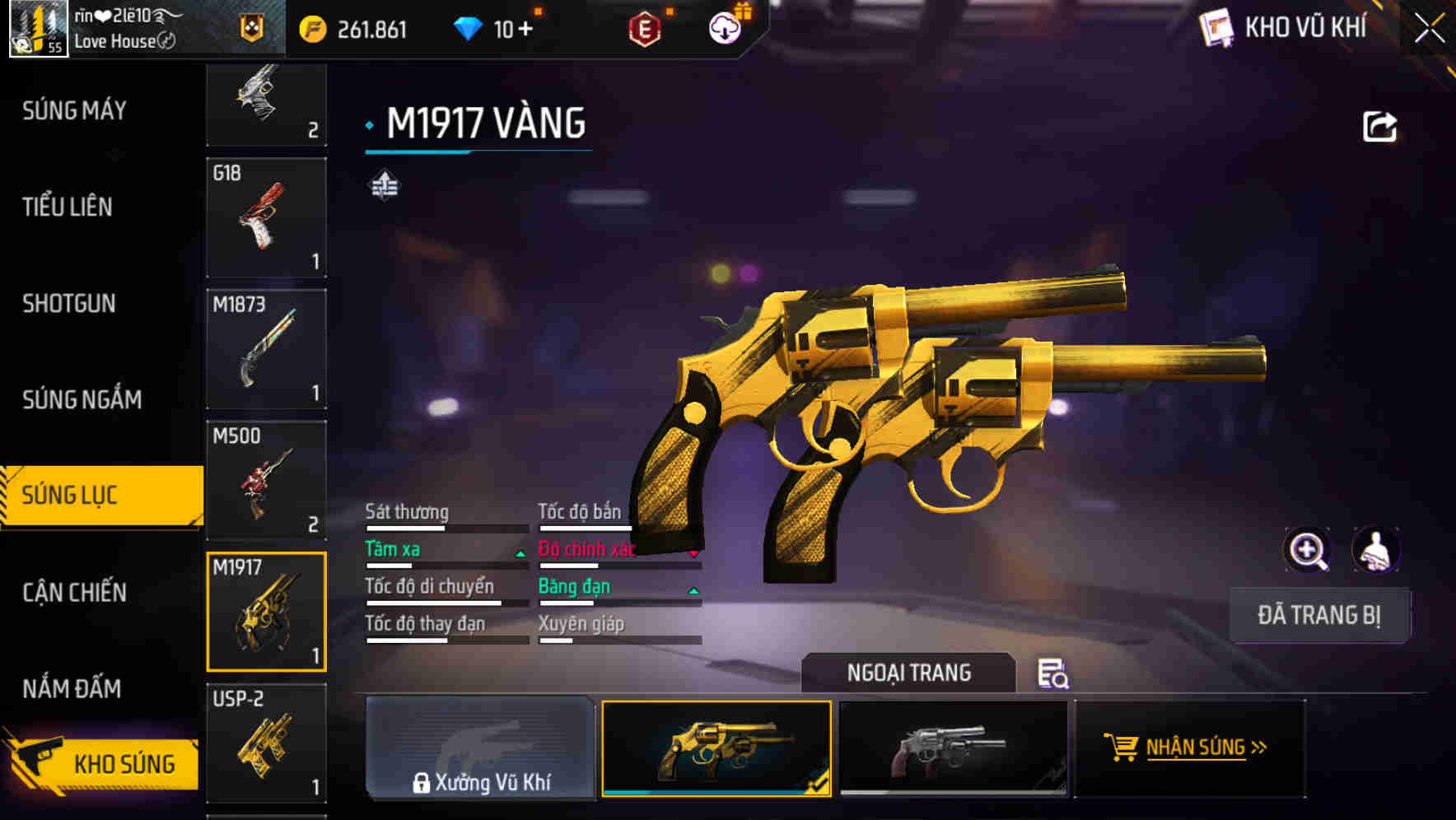Choose the M500 weapon tile
The image size is (1456, 820).
click(x=266, y=481)
